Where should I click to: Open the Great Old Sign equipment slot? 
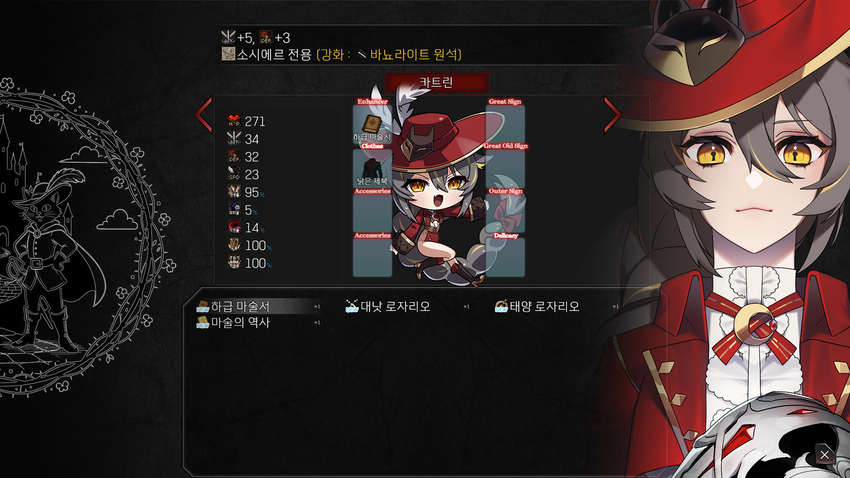pyautogui.click(x=505, y=167)
